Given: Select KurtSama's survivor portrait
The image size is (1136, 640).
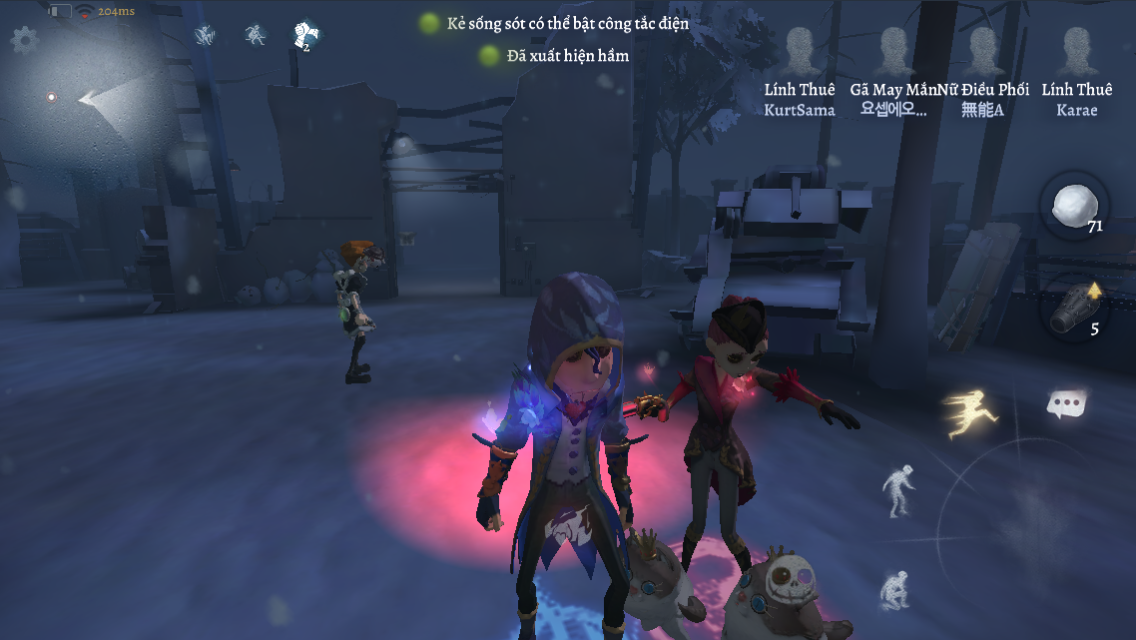Looking at the screenshot, I should pos(799,52).
